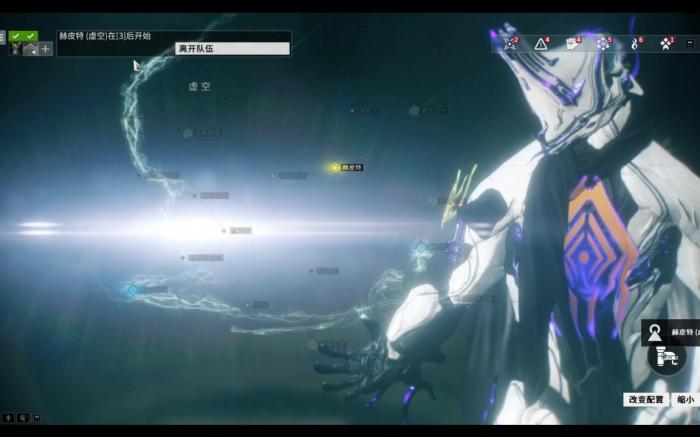Open the alerts warning triangle icon

[x=541, y=43]
